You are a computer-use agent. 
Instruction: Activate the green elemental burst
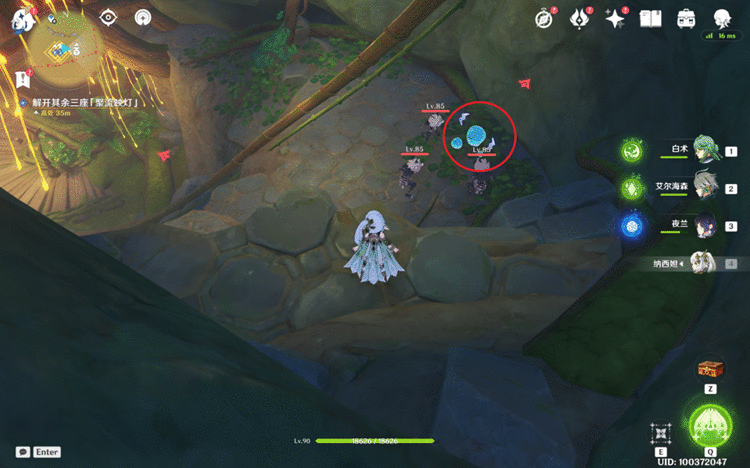pyautogui.click(x=710, y=425)
